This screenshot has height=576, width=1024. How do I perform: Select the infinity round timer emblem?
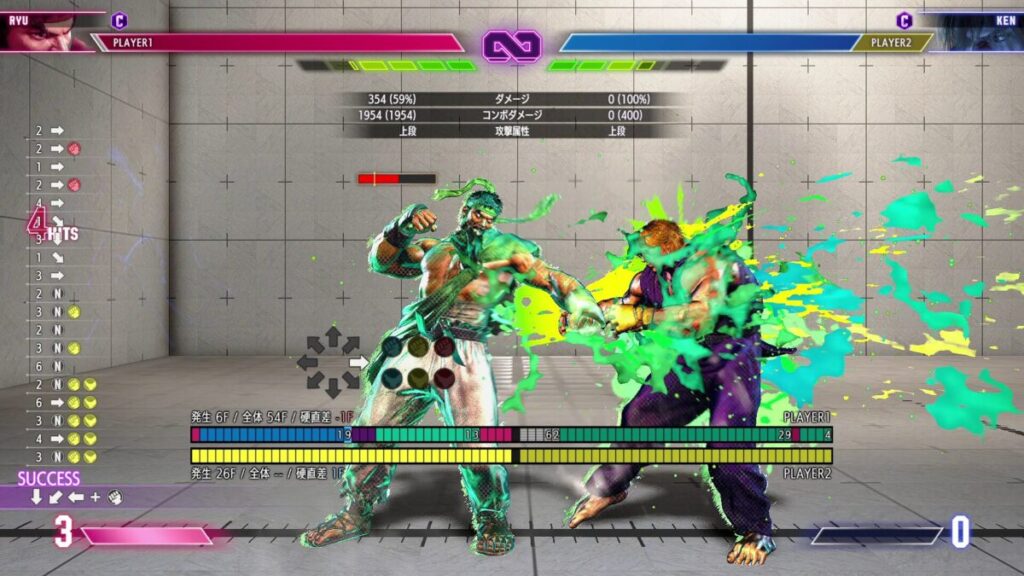pyautogui.click(x=512, y=44)
